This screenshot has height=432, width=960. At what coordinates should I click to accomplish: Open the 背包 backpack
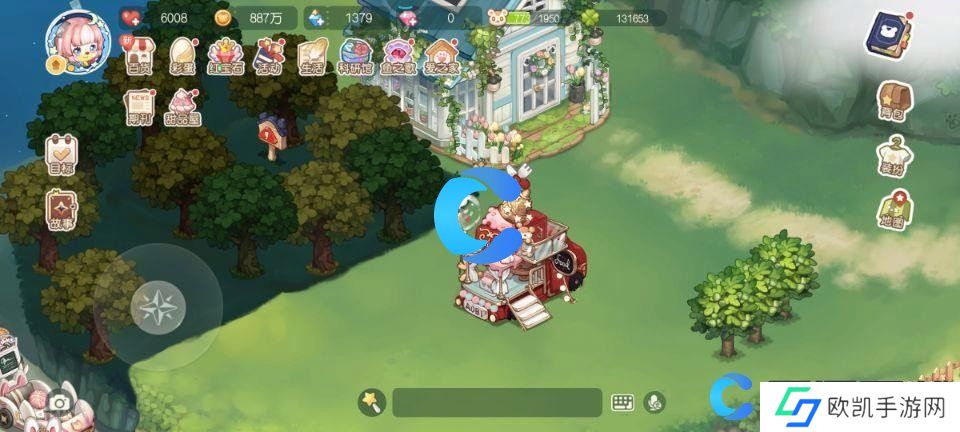point(893,101)
